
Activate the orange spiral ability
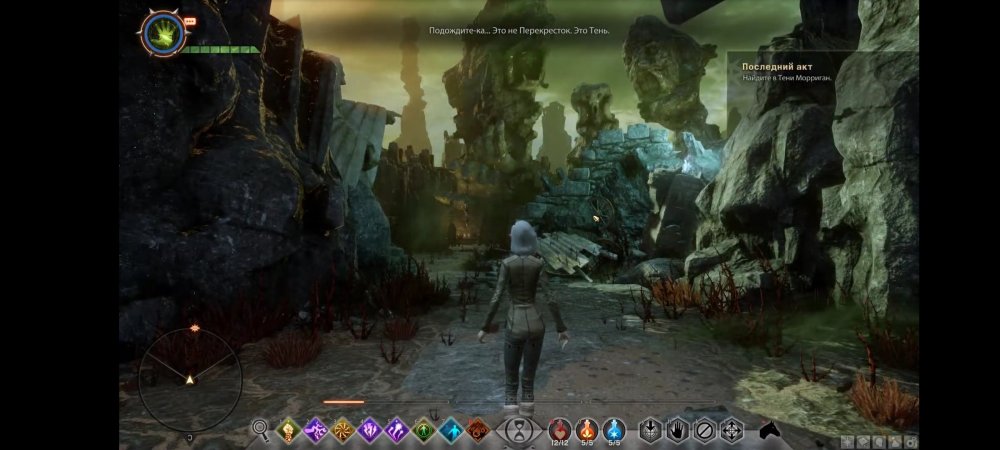coord(342,430)
